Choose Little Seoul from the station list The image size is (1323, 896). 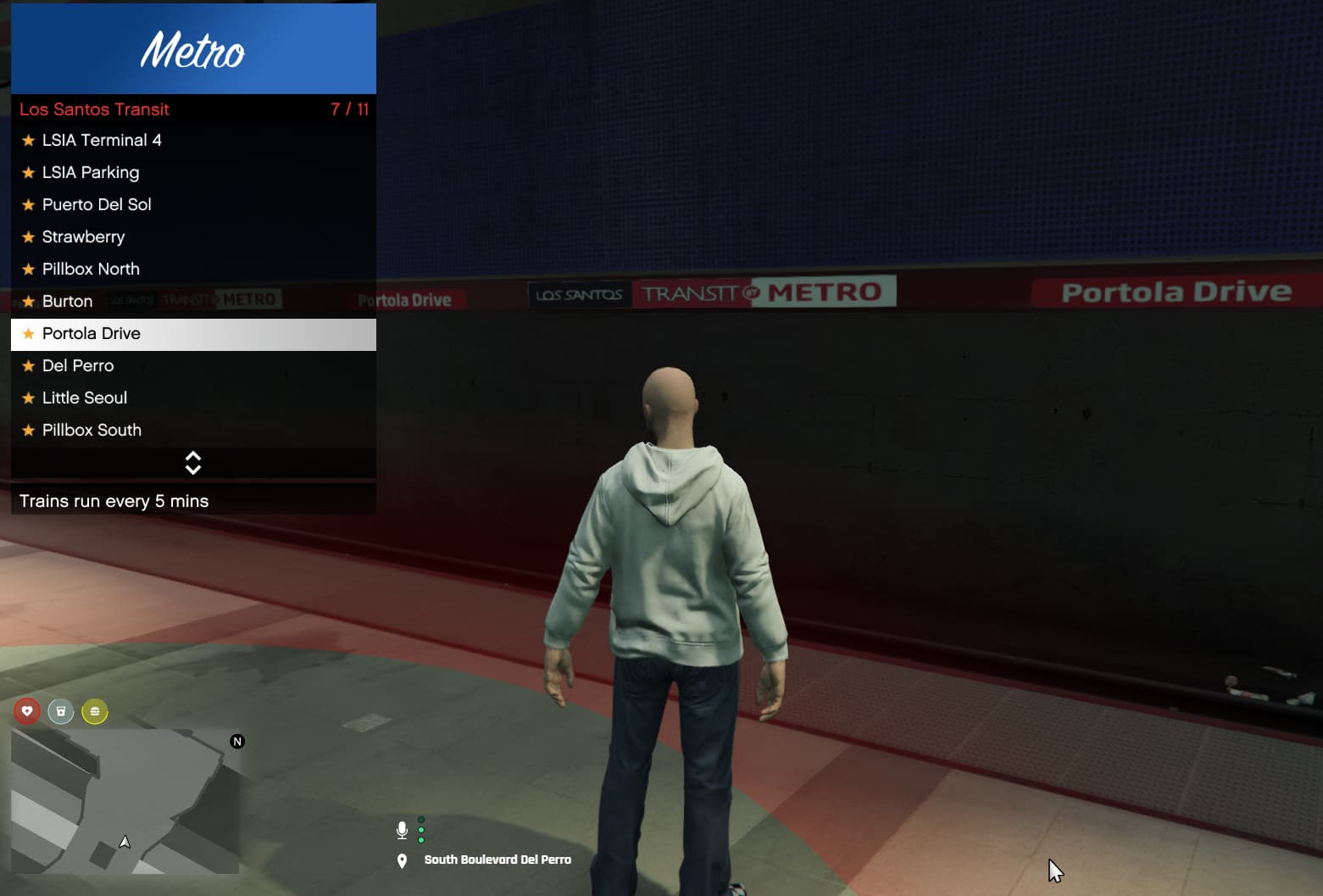coord(85,398)
